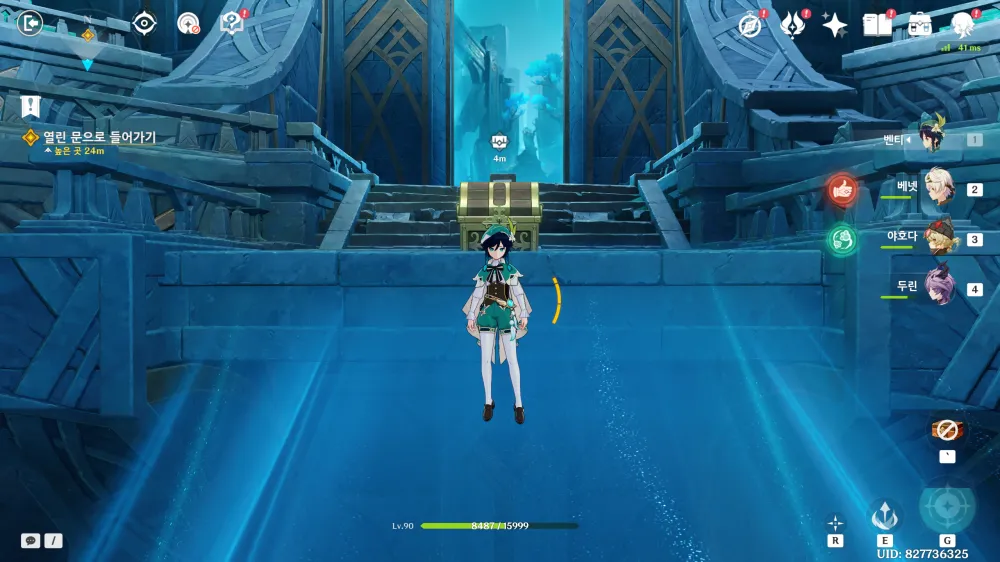Click the disabled gadget slot icon
The image size is (1000, 562).
tap(946, 430)
